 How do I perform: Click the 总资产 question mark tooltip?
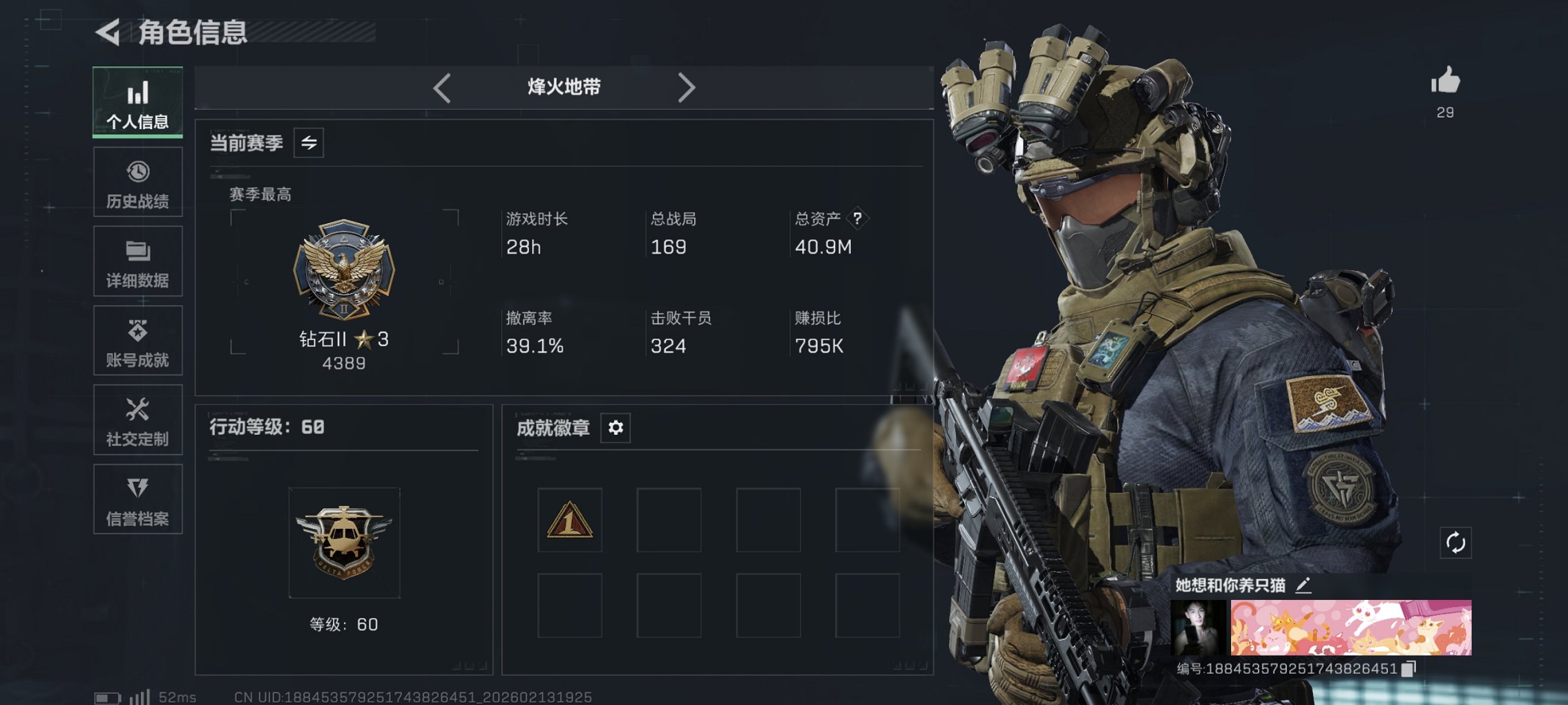[857, 219]
